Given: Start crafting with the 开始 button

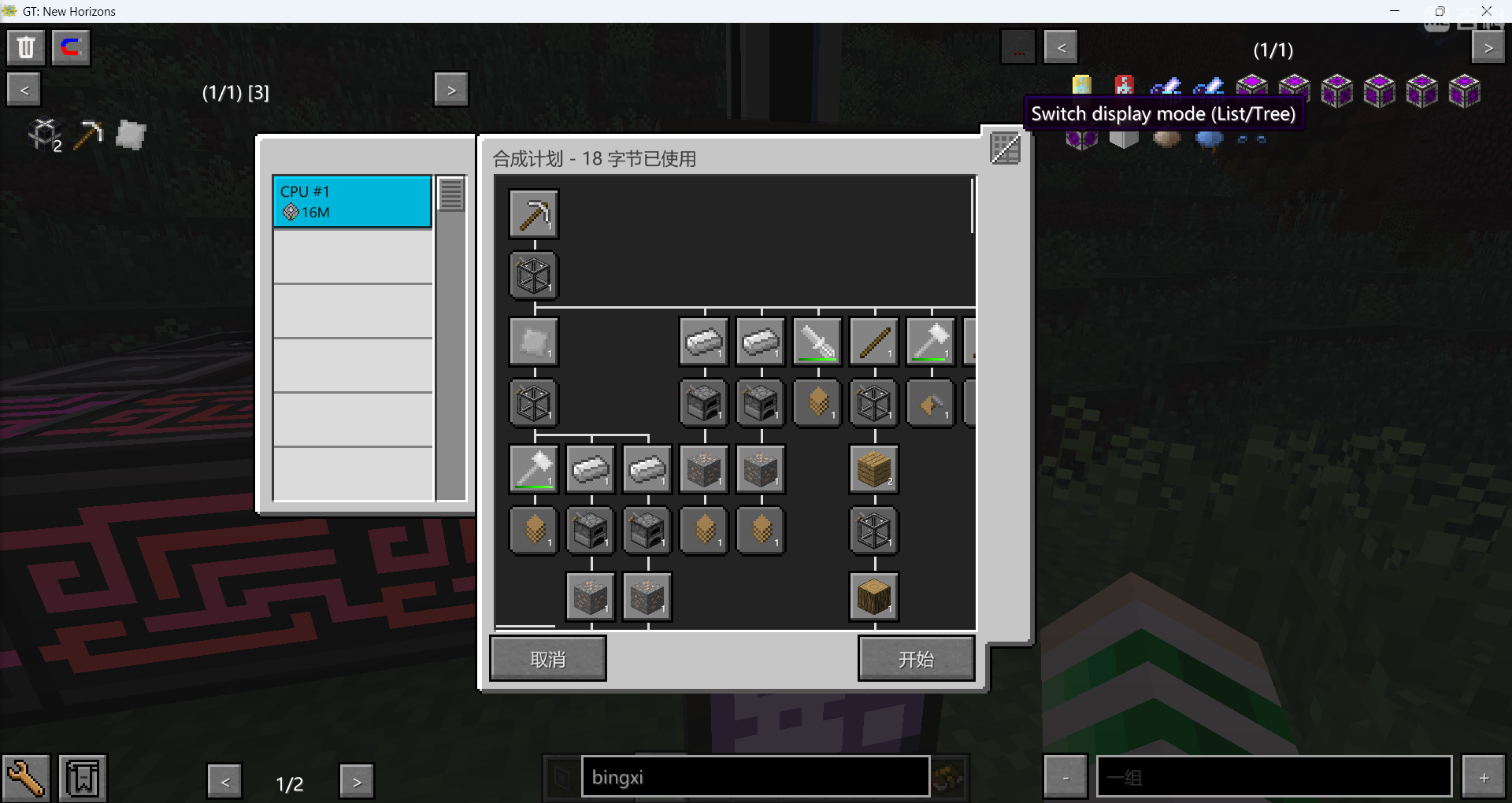Looking at the screenshot, I should point(916,658).
